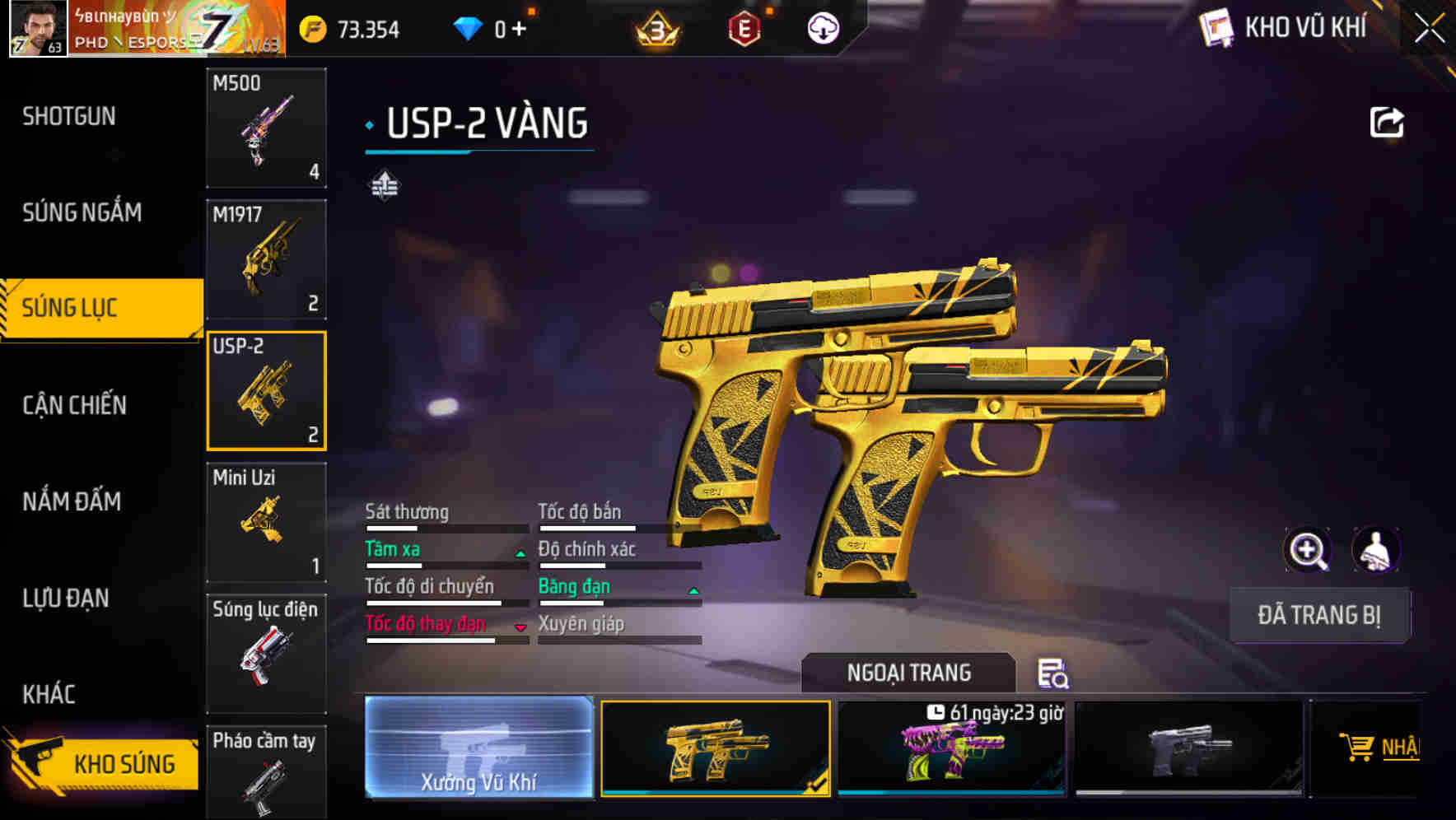Select the equipped golden USP-2 skin thumbnail
The width and height of the screenshot is (1456, 820).
[x=716, y=748]
